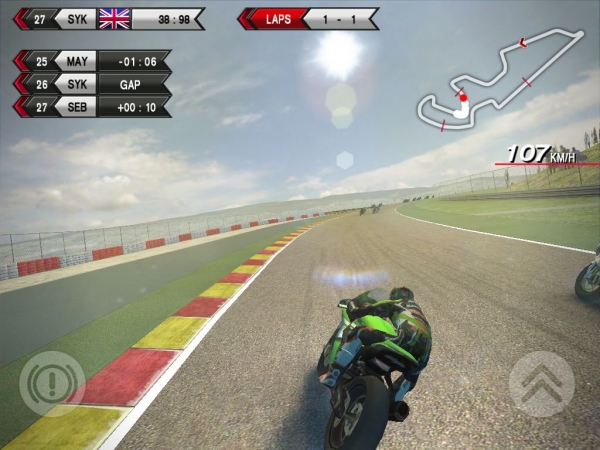Tap the brake control button
600x450 pixels.
coord(51,384)
